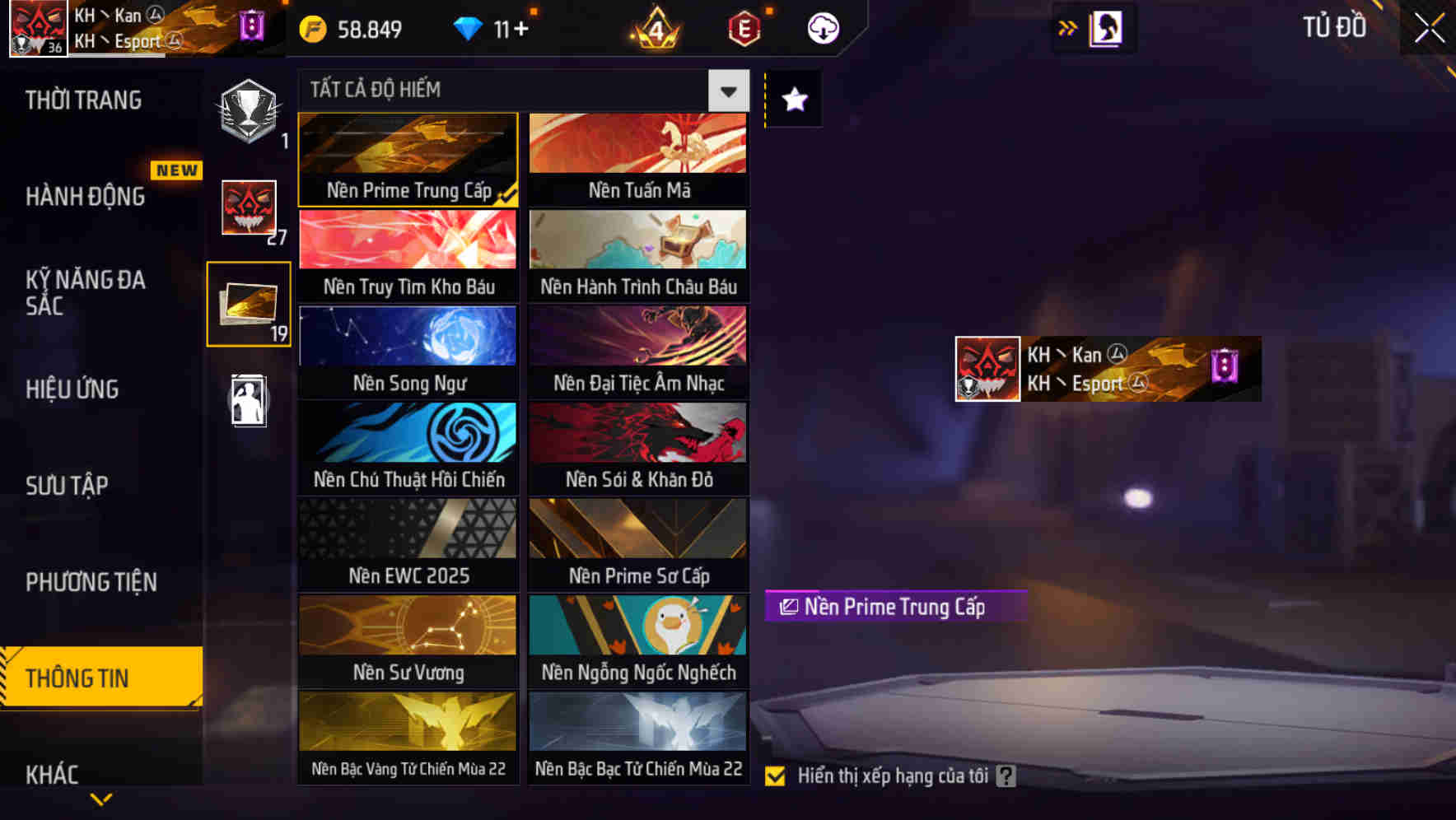Select the avatar mask category with 27 items

249,208
